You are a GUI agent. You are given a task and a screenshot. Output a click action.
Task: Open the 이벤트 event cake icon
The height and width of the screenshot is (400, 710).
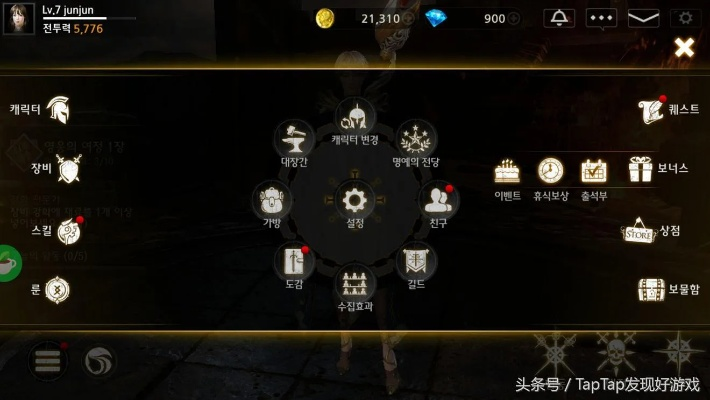[507, 172]
